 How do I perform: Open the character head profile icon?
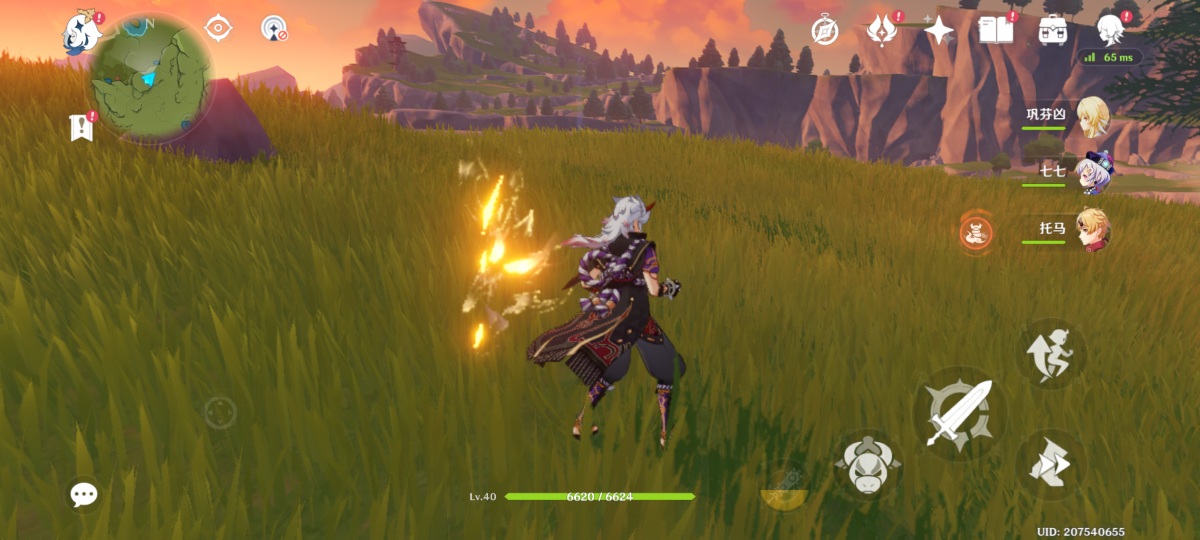[x=1110, y=30]
